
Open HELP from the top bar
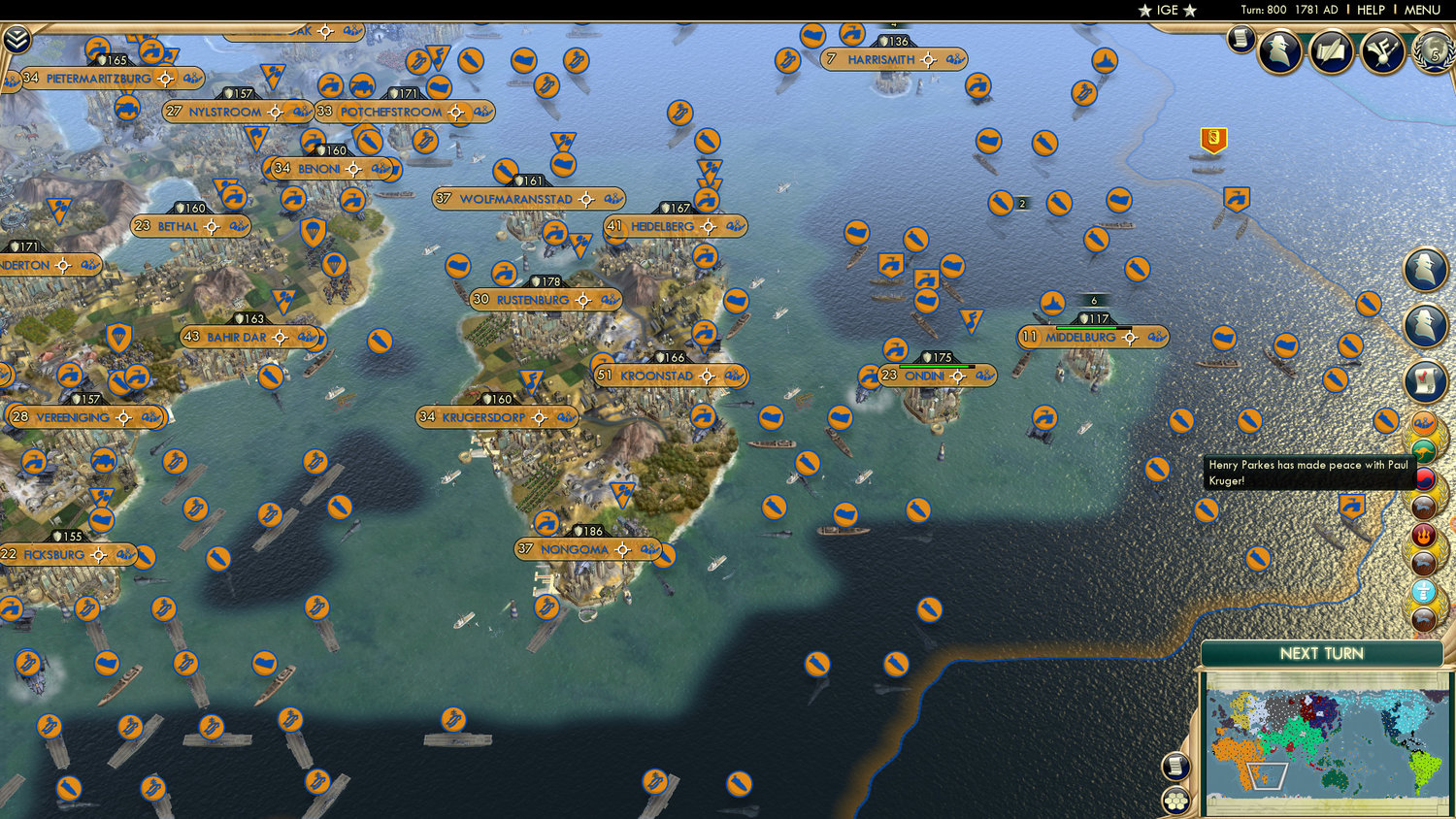click(1373, 10)
